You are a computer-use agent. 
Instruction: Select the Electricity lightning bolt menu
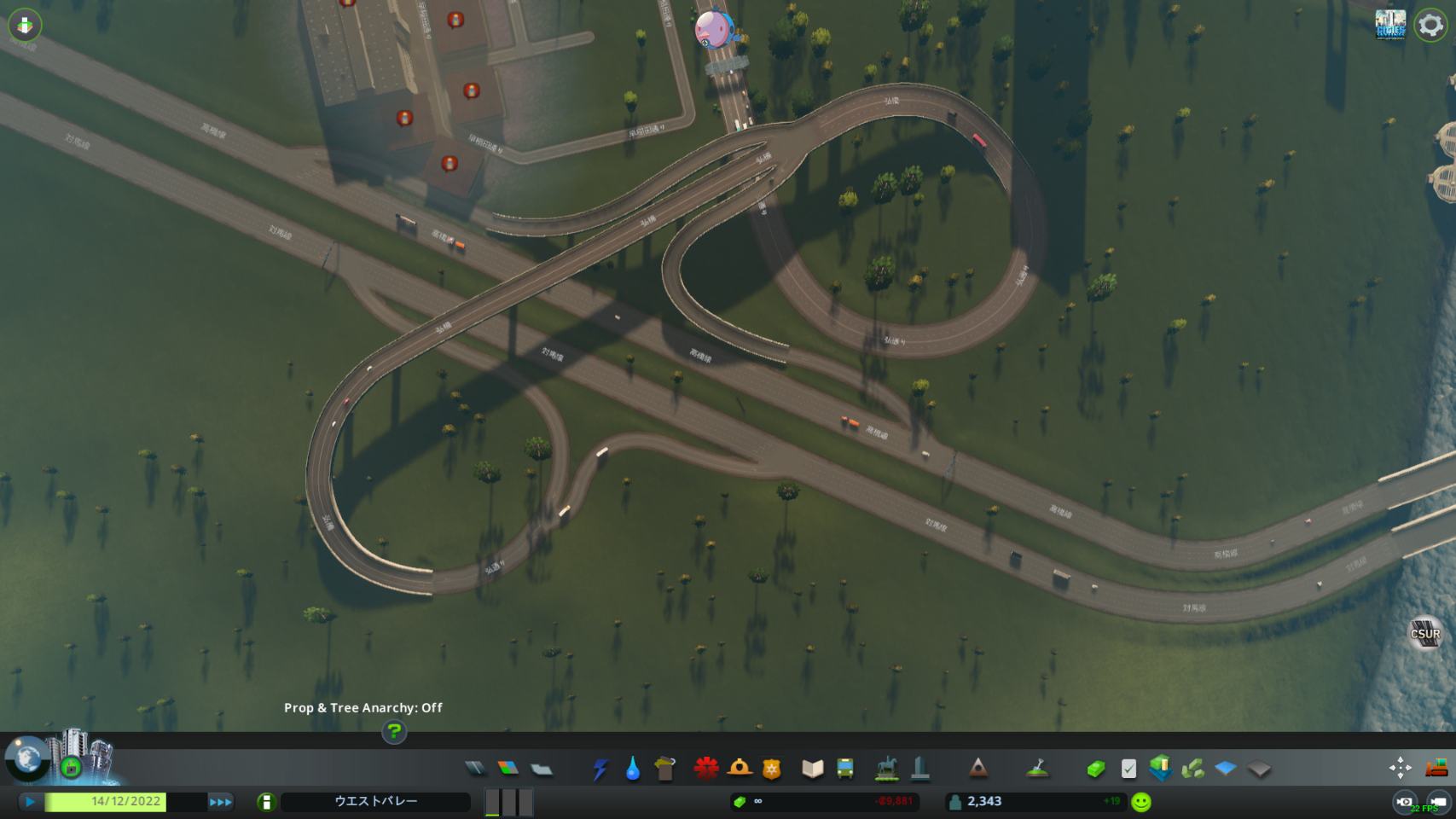(600, 769)
